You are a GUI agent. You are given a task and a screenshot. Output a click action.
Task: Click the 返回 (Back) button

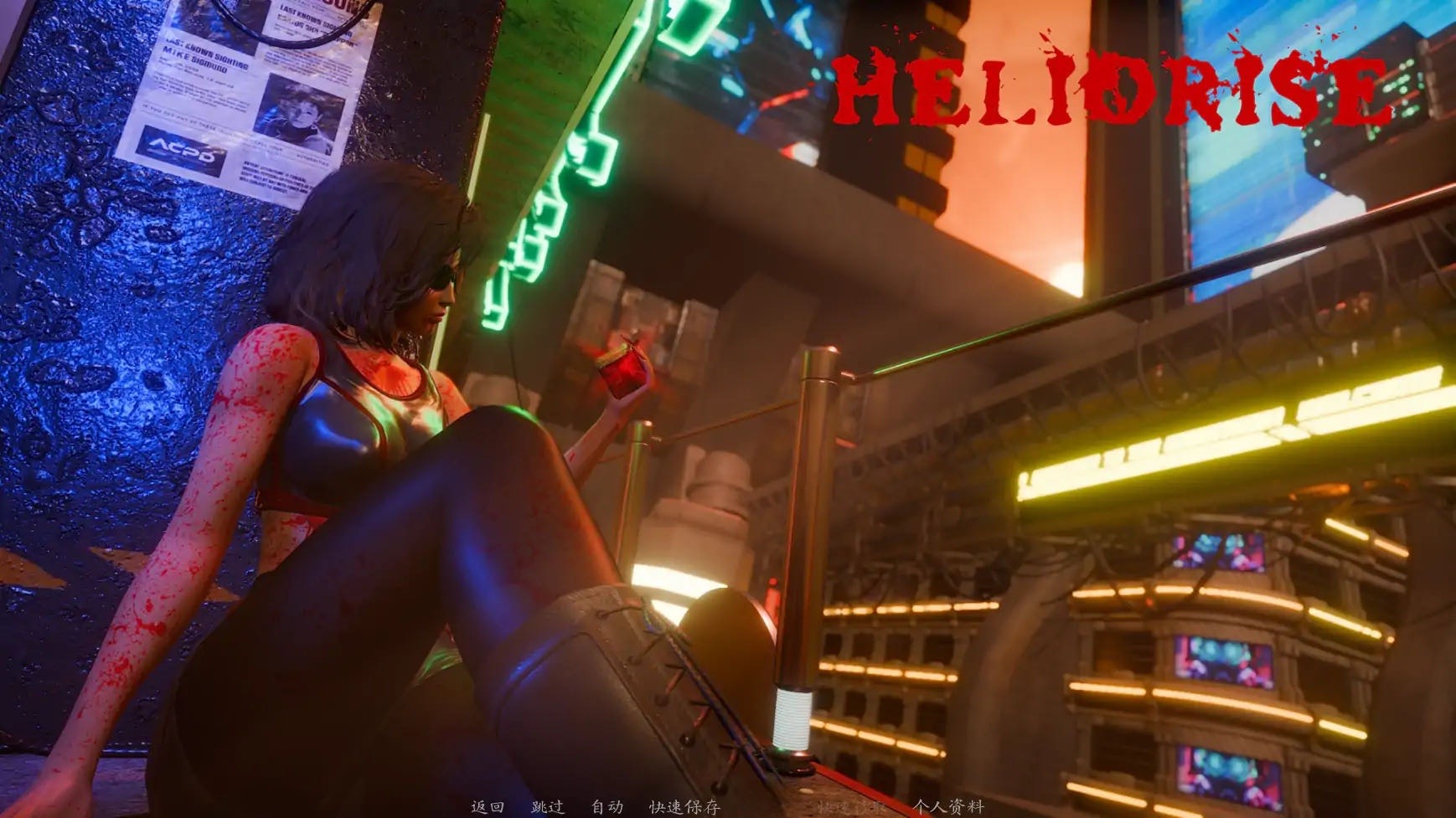click(487, 807)
